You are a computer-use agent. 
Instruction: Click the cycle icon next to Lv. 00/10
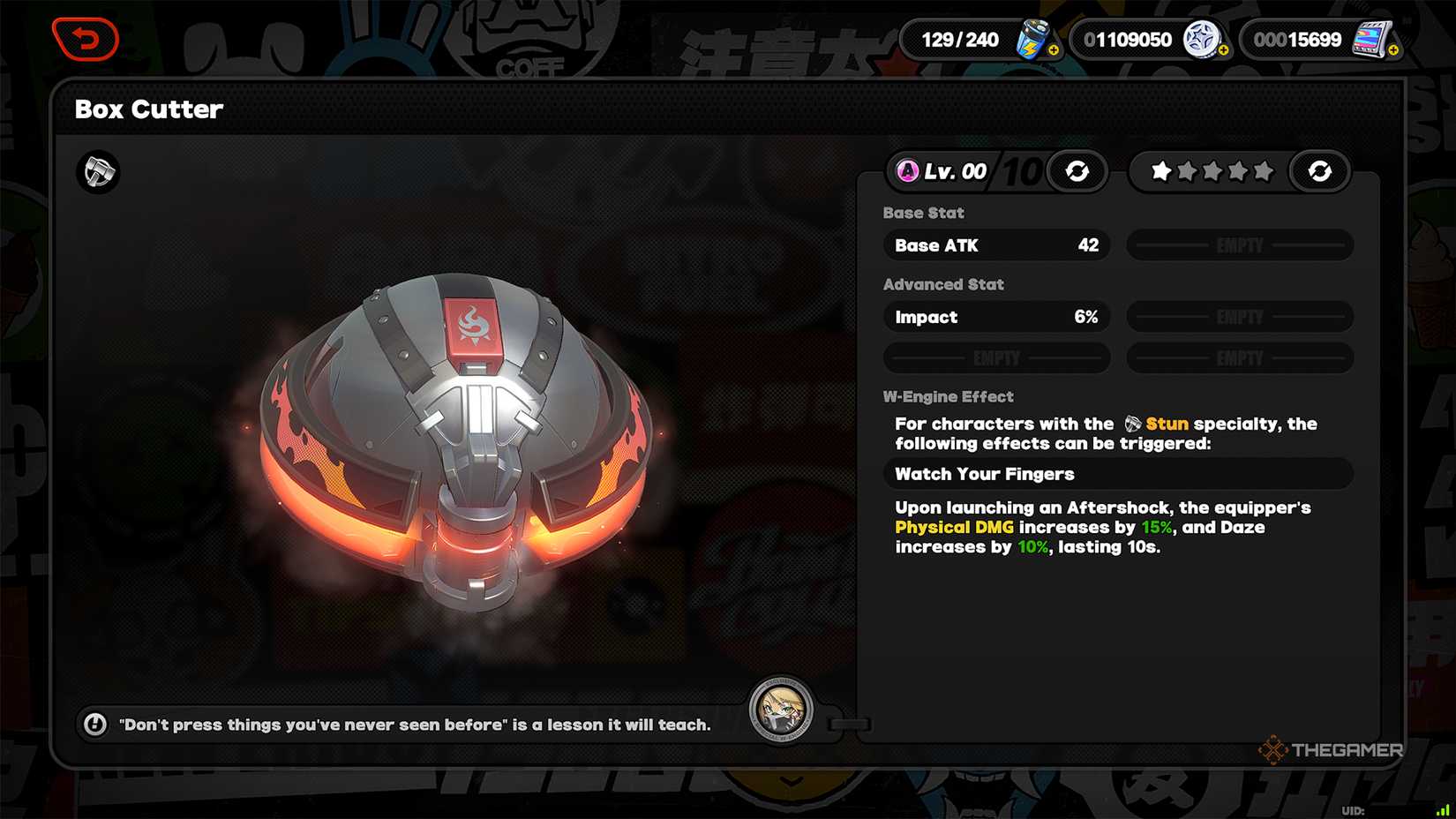1076,171
